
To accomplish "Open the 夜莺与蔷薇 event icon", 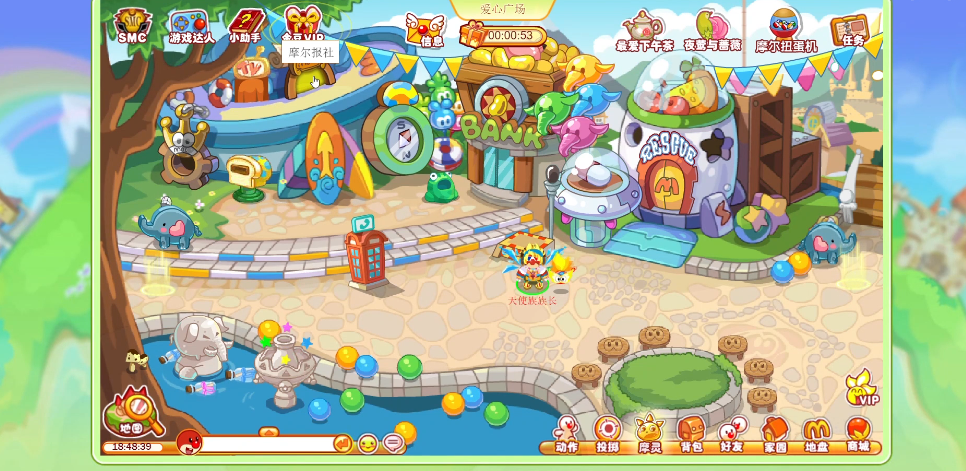I will pyautogui.click(x=712, y=30).
